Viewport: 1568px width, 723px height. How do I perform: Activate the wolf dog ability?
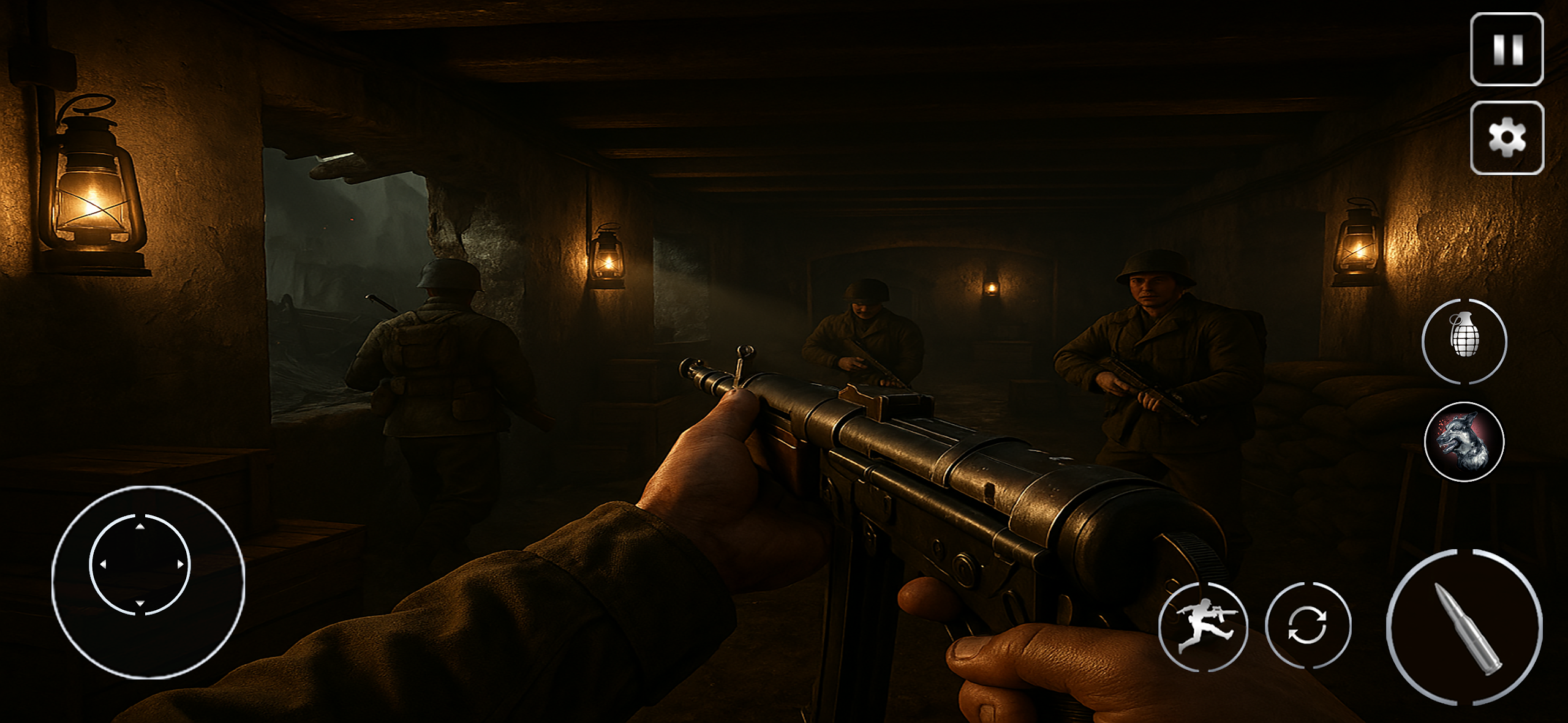[x=1464, y=441]
